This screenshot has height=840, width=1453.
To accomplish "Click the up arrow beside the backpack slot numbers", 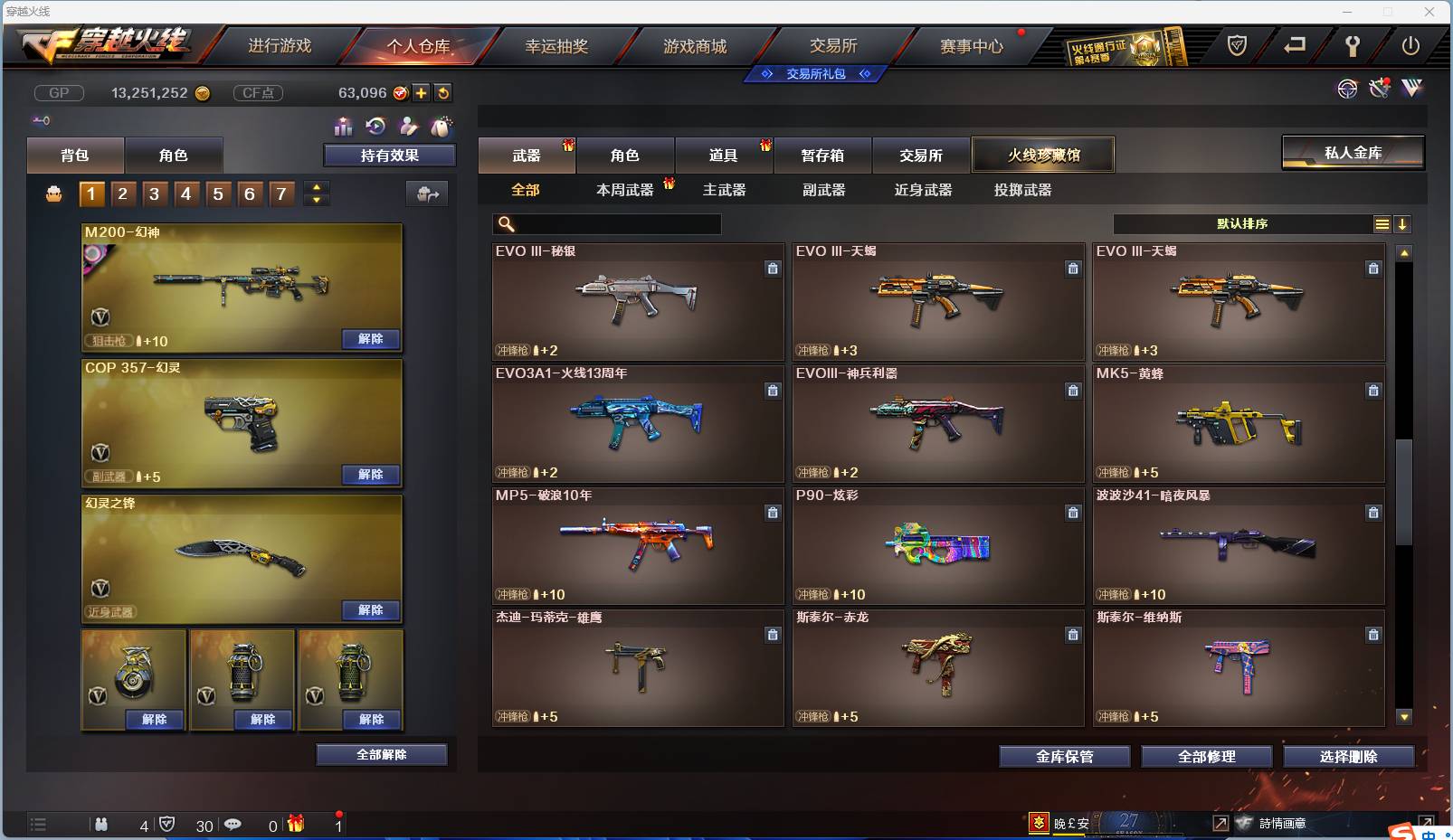I will pyautogui.click(x=315, y=186).
